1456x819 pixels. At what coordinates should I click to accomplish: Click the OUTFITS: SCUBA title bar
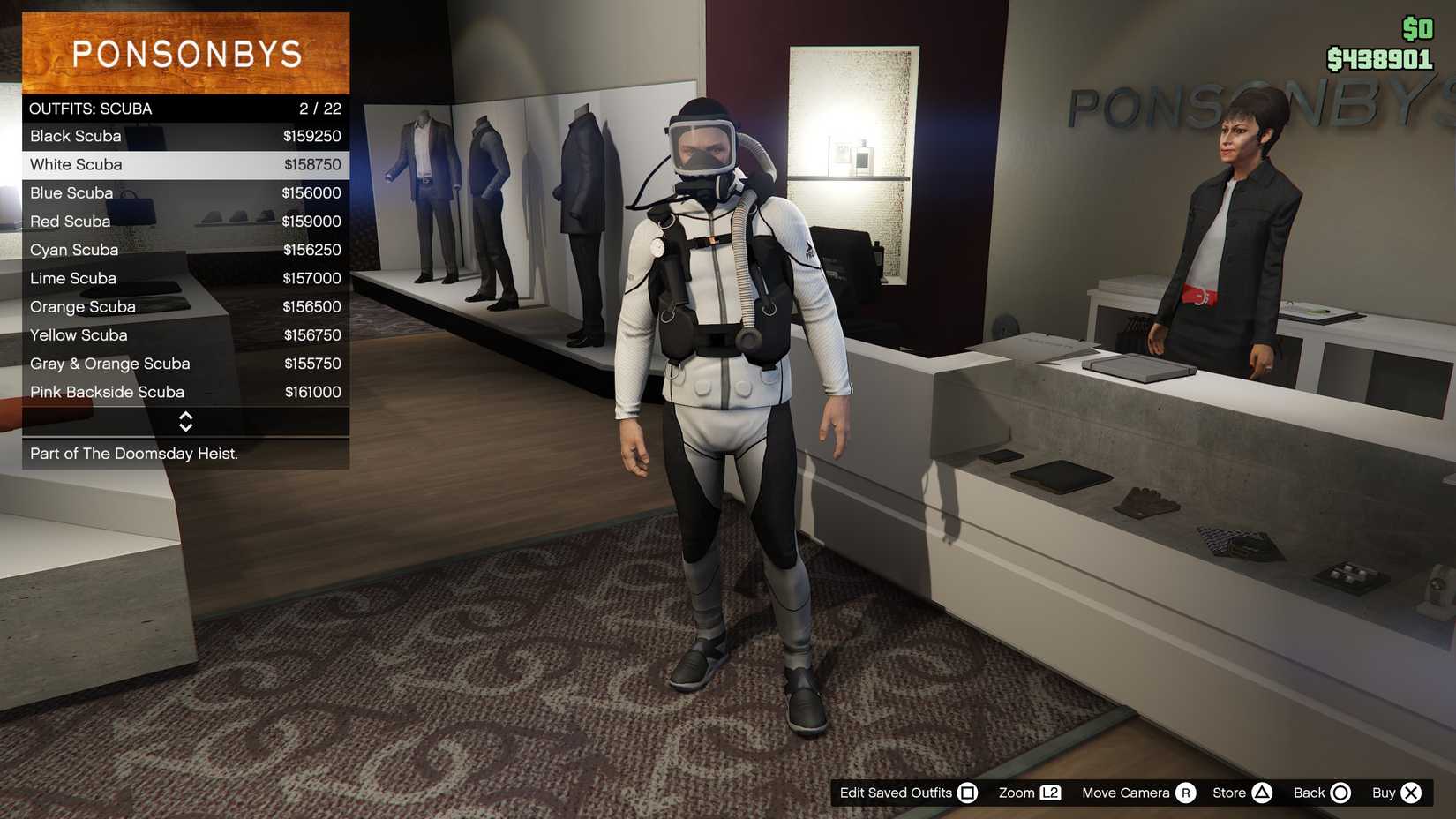(176, 108)
